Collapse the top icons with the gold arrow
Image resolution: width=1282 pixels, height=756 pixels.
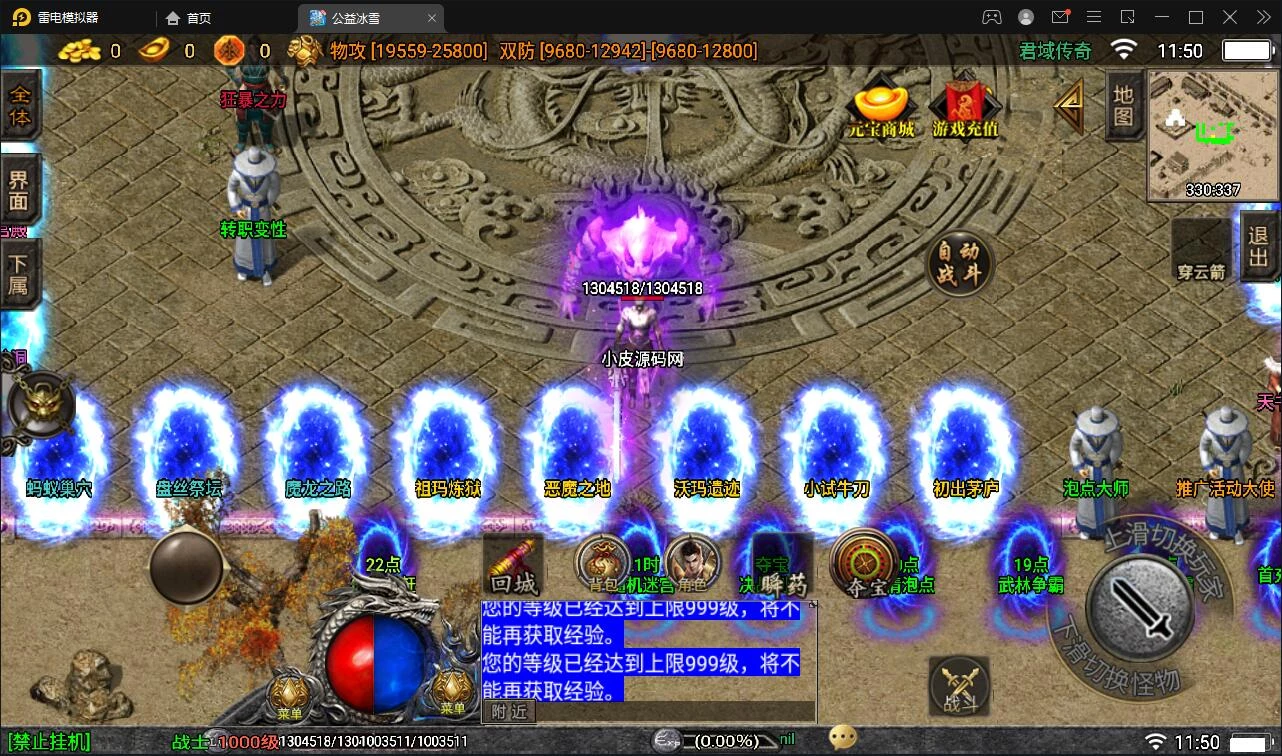click(1070, 105)
